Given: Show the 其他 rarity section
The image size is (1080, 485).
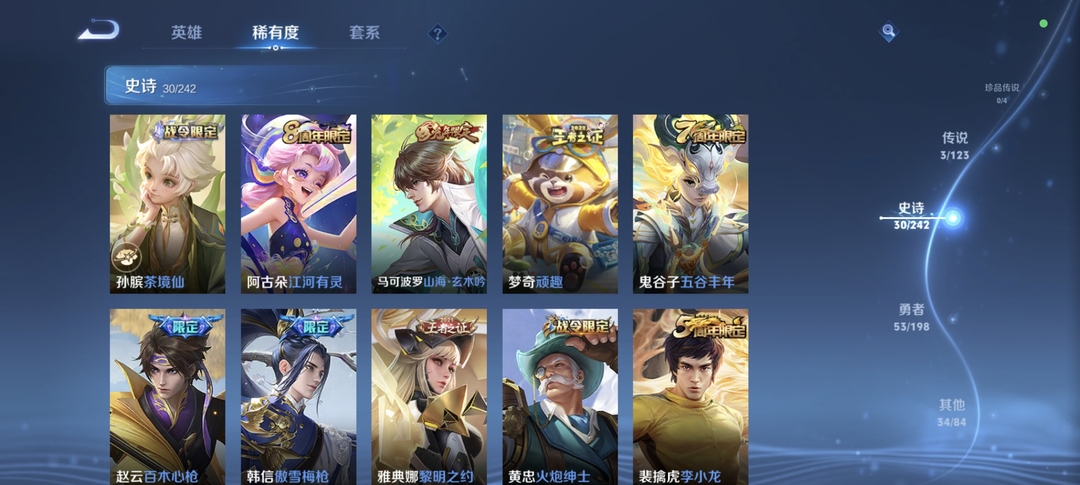Looking at the screenshot, I should point(951,412).
